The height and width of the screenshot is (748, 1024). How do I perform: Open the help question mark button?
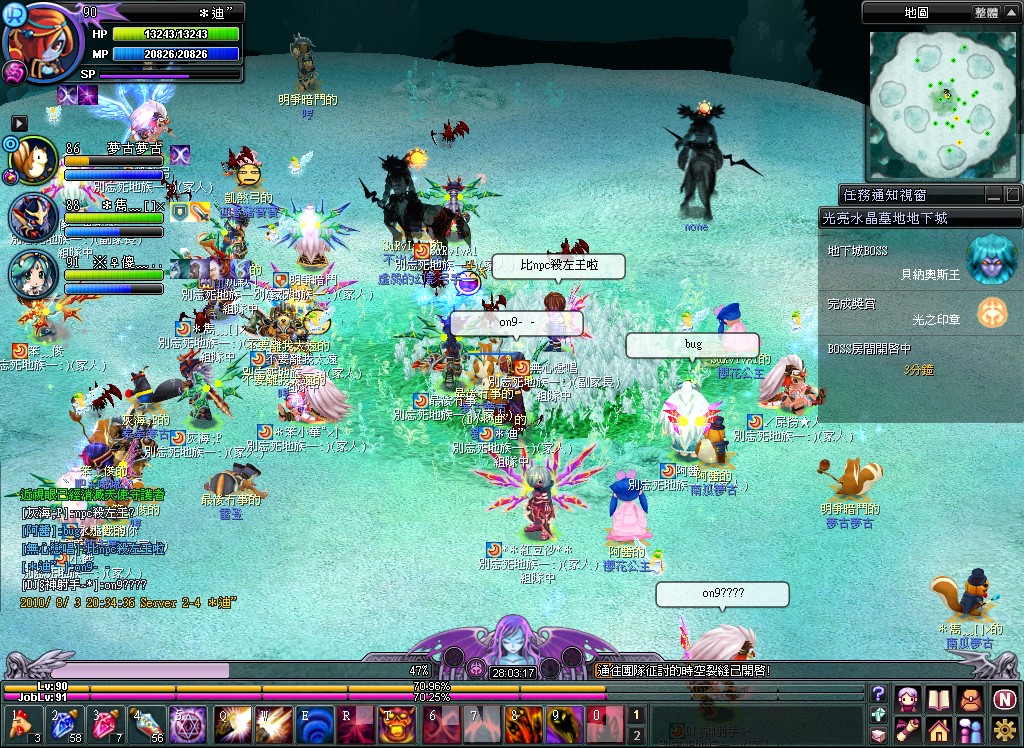point(878,694)
